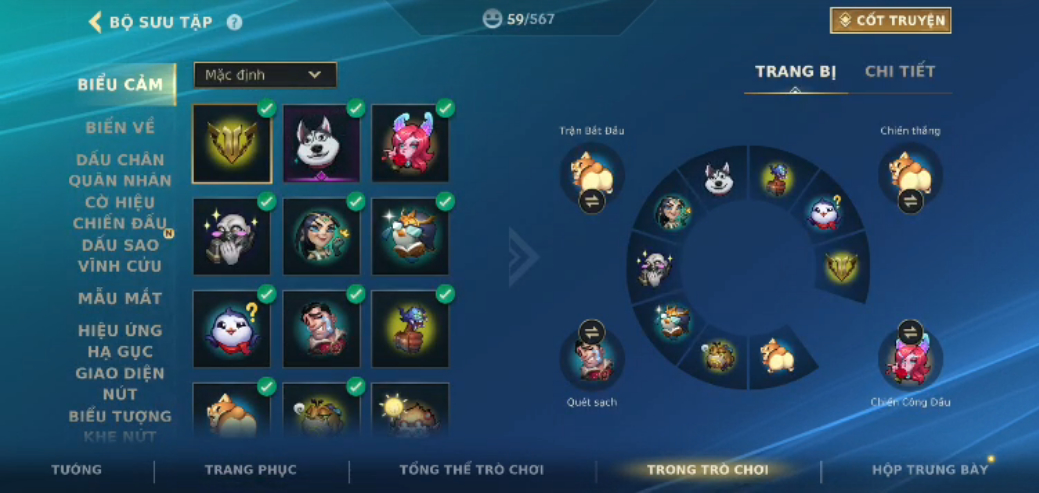Pick the gold rank emblem emote
The image size is (1039, 493).
coord(232,144)
